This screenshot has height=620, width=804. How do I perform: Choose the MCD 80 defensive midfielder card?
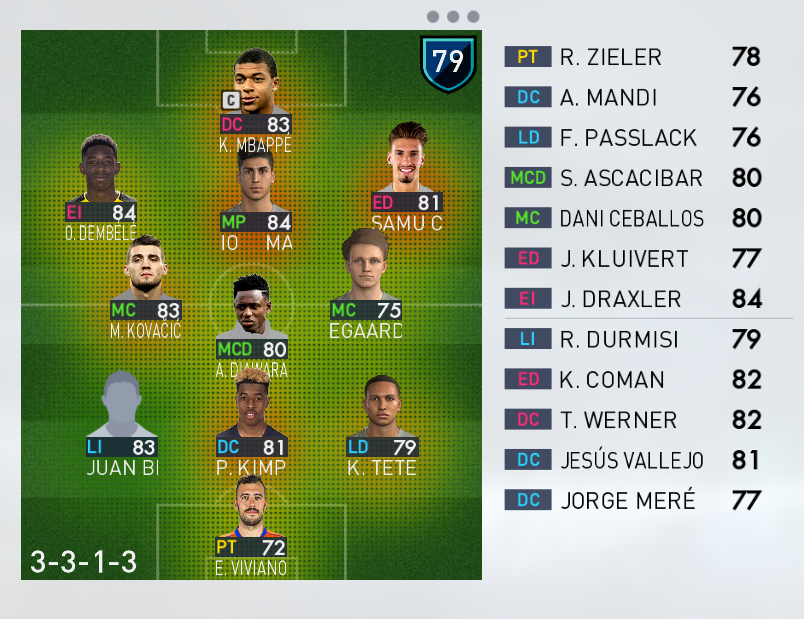tap(252, 323)
